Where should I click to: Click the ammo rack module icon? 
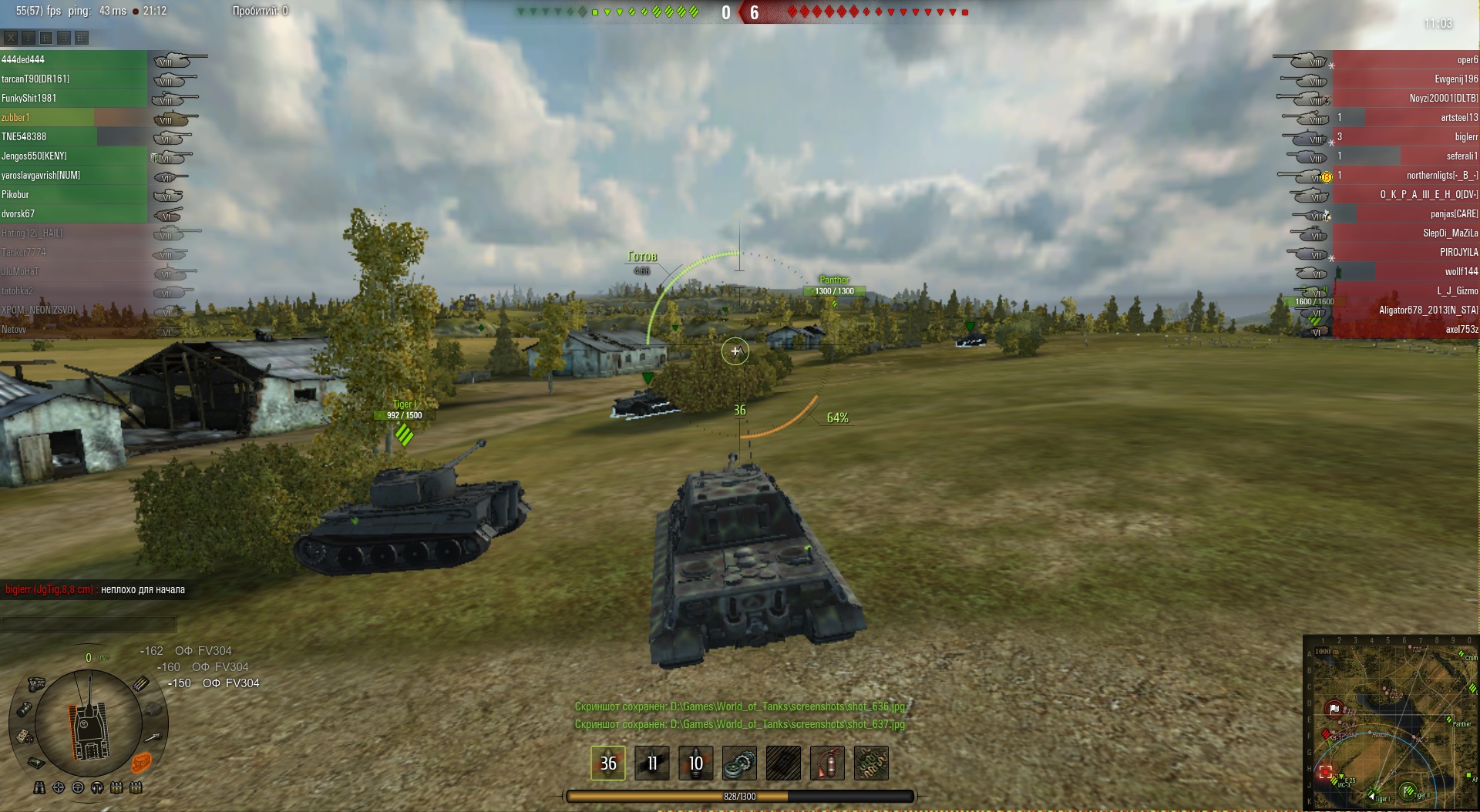tap(141, 683)
